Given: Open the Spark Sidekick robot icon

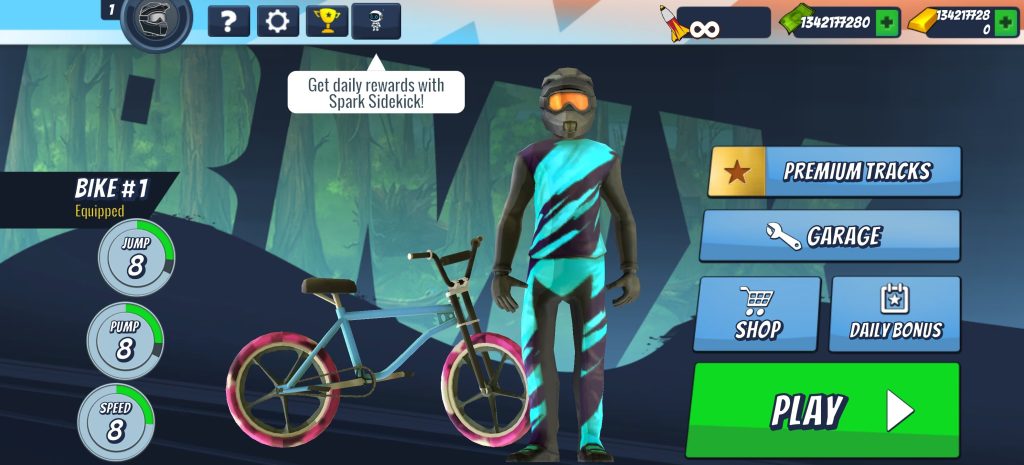Looking at the screenshot, I should [x=376, y=20].
